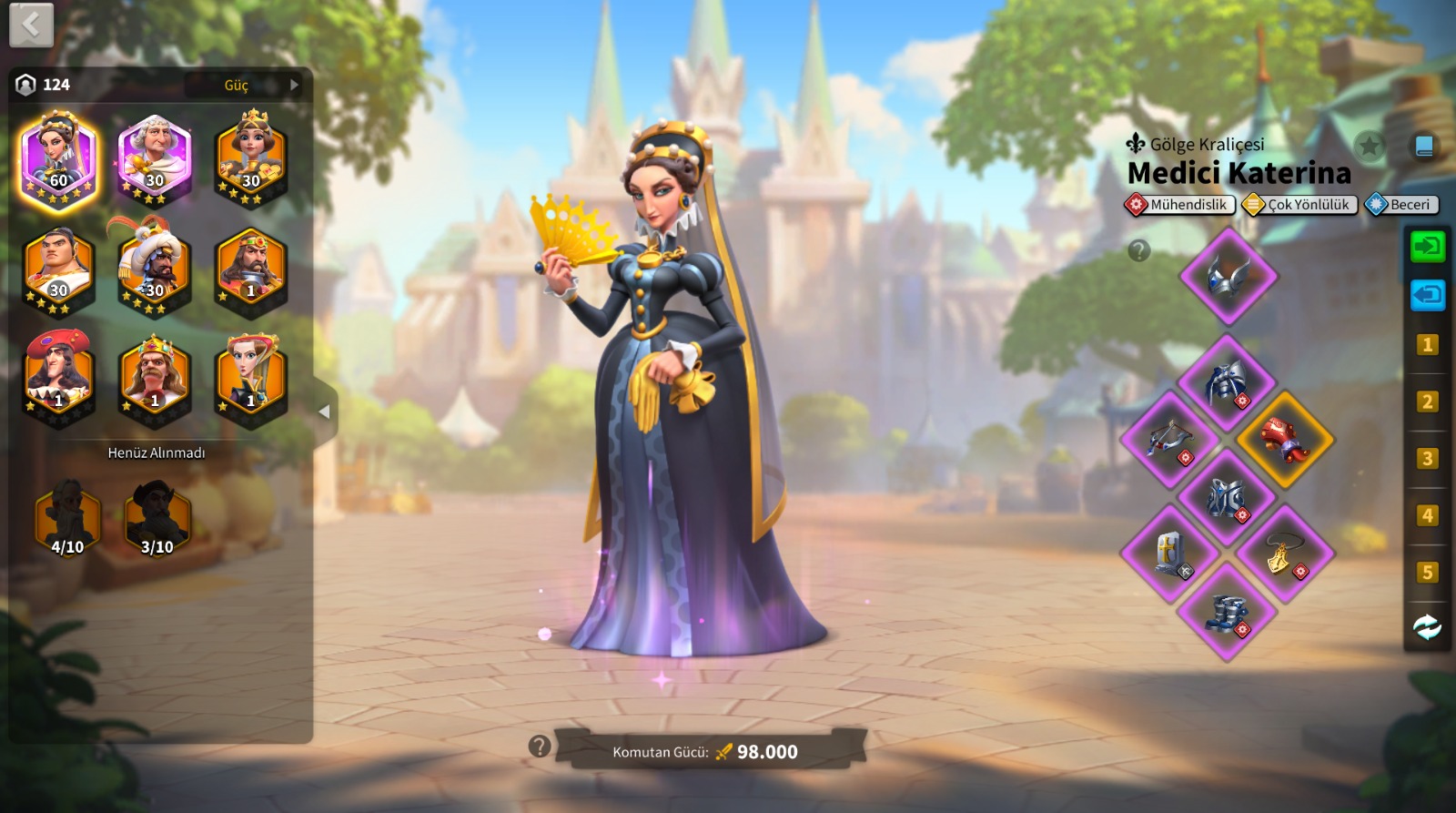Click the refresh arrows button

click(x=1427, y=627)
